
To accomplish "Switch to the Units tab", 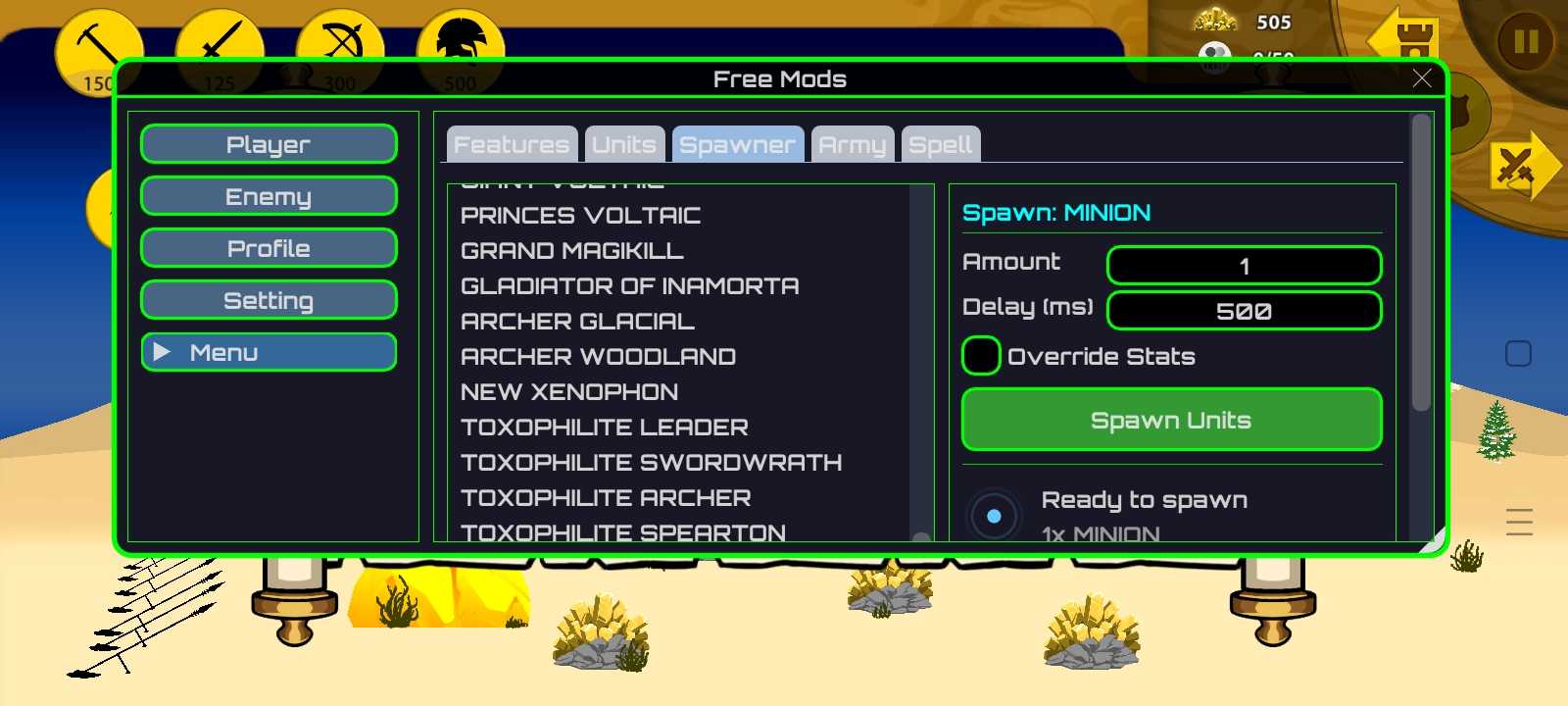I will click(624, 145).
